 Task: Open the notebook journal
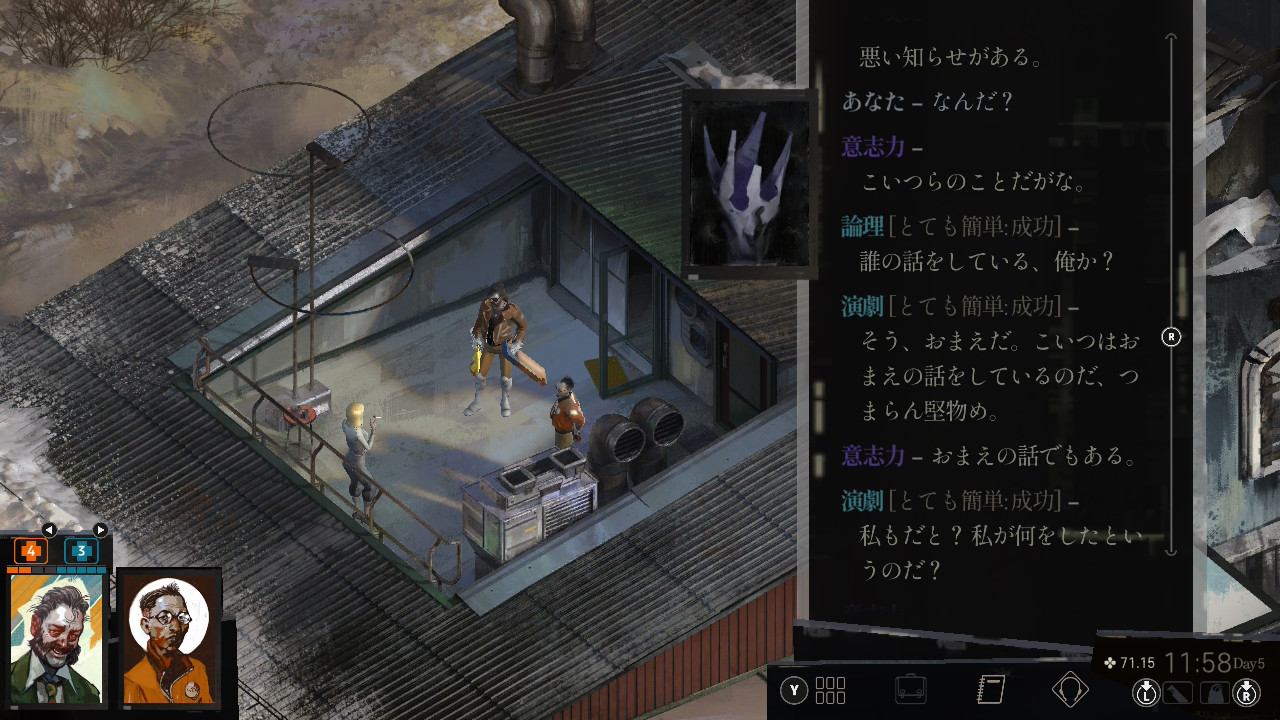click(990, 690)
